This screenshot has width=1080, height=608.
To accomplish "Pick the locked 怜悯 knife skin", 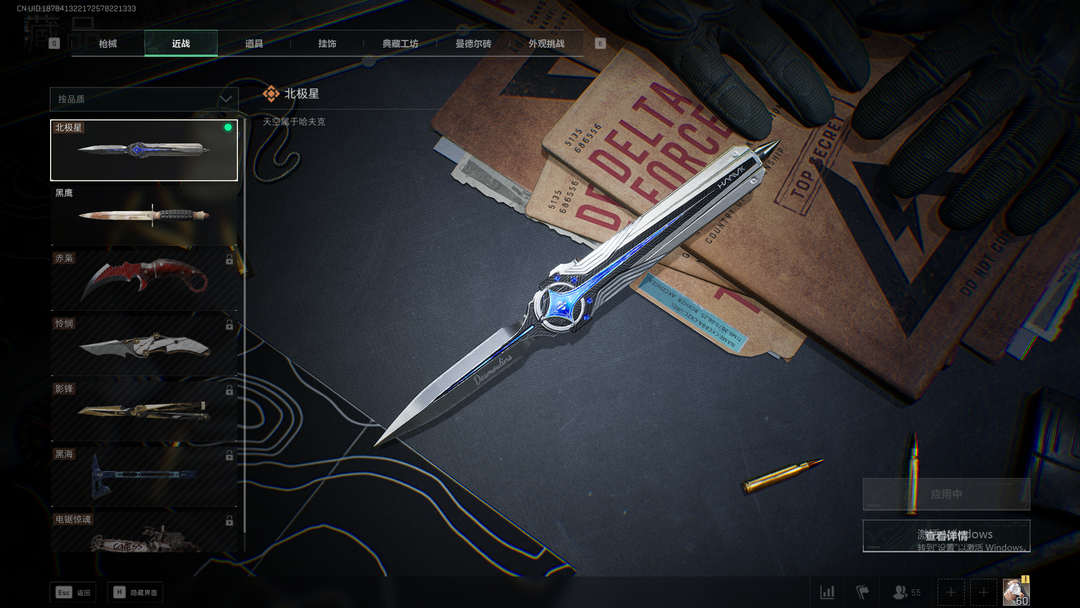I will pos(144,344).
